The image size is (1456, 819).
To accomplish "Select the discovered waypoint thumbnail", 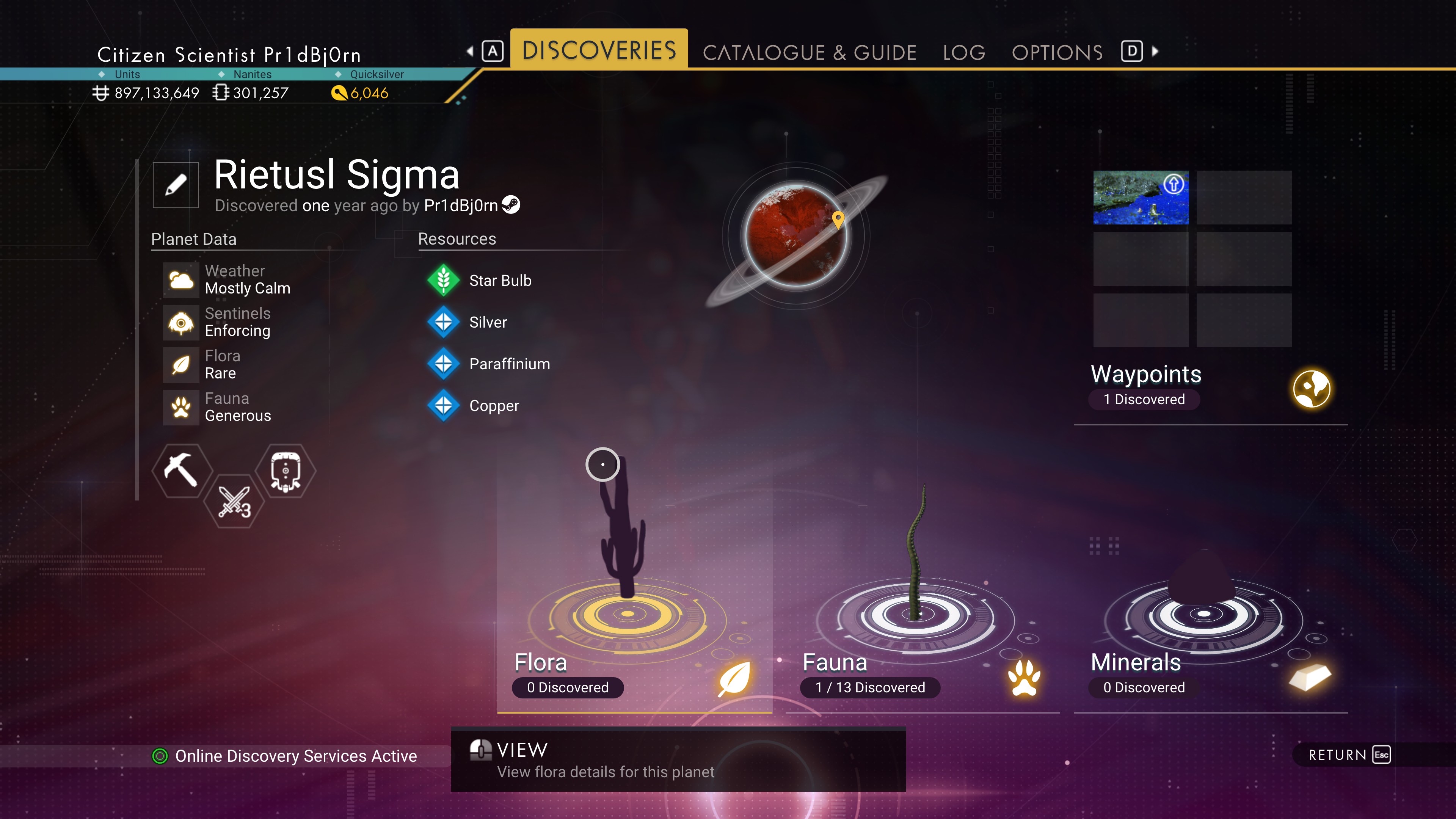I will tap(1141, 197).
